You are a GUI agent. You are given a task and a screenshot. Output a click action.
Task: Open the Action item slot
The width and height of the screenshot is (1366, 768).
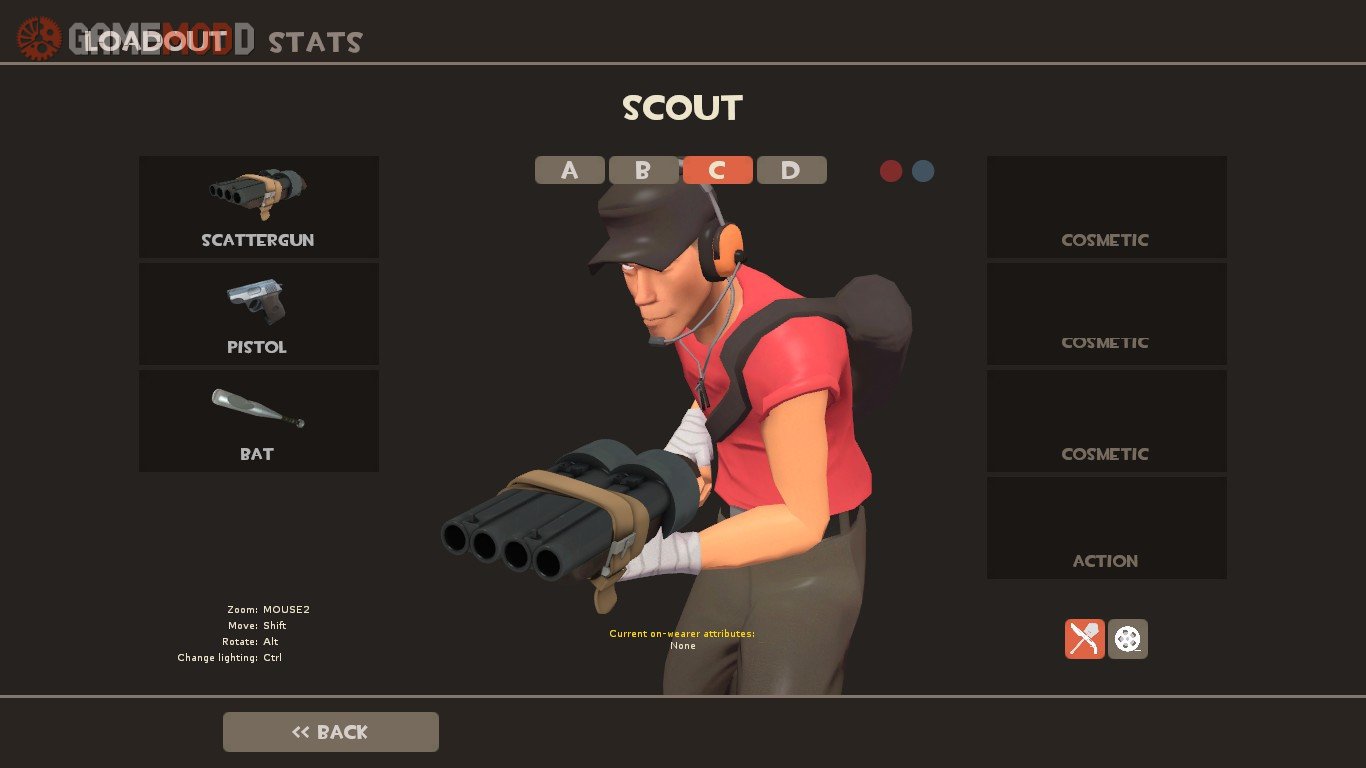click(1106, 528)
